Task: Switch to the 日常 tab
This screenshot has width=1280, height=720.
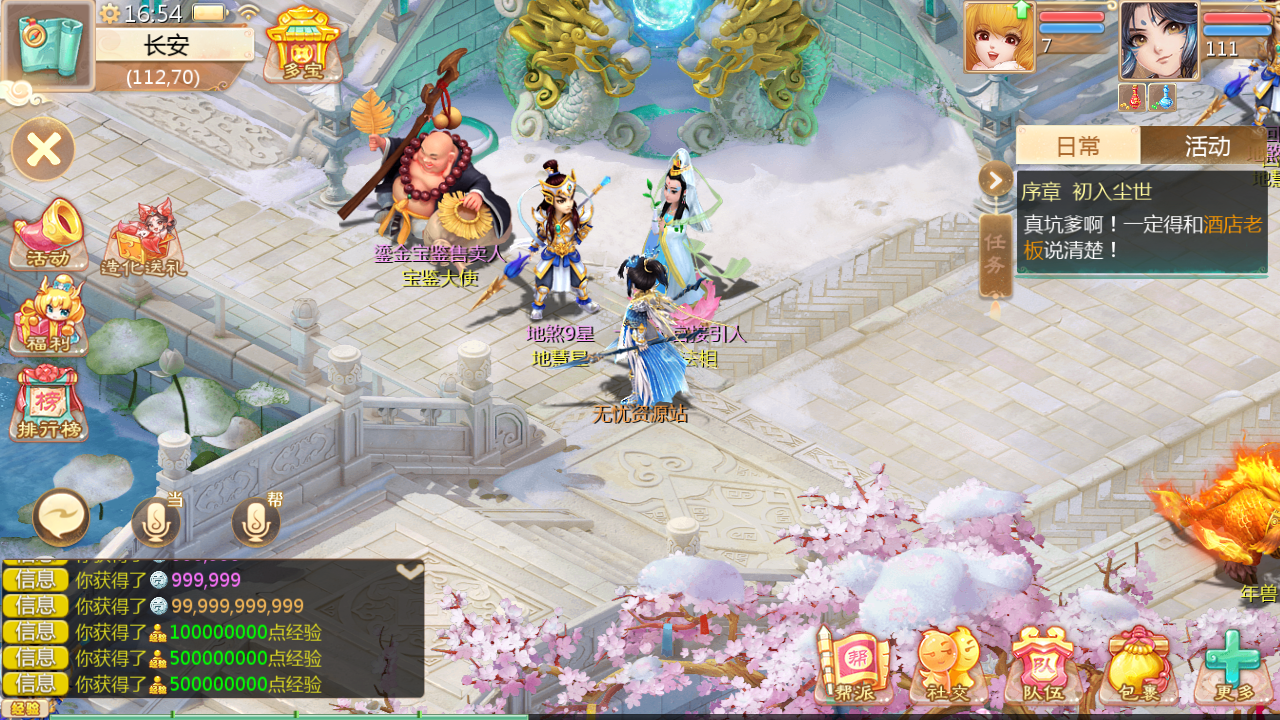Action: (x=1078, y=146)
